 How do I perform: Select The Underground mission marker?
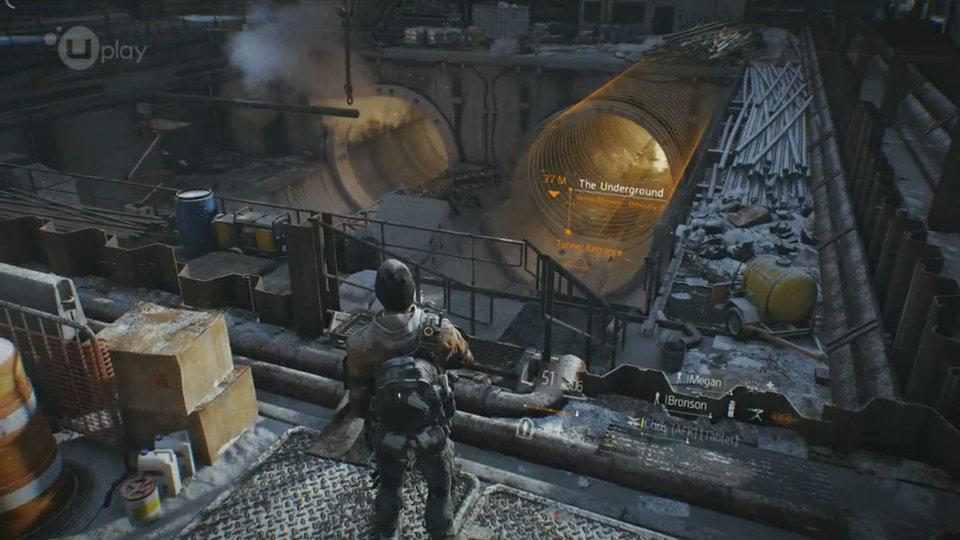pos(620,186)
